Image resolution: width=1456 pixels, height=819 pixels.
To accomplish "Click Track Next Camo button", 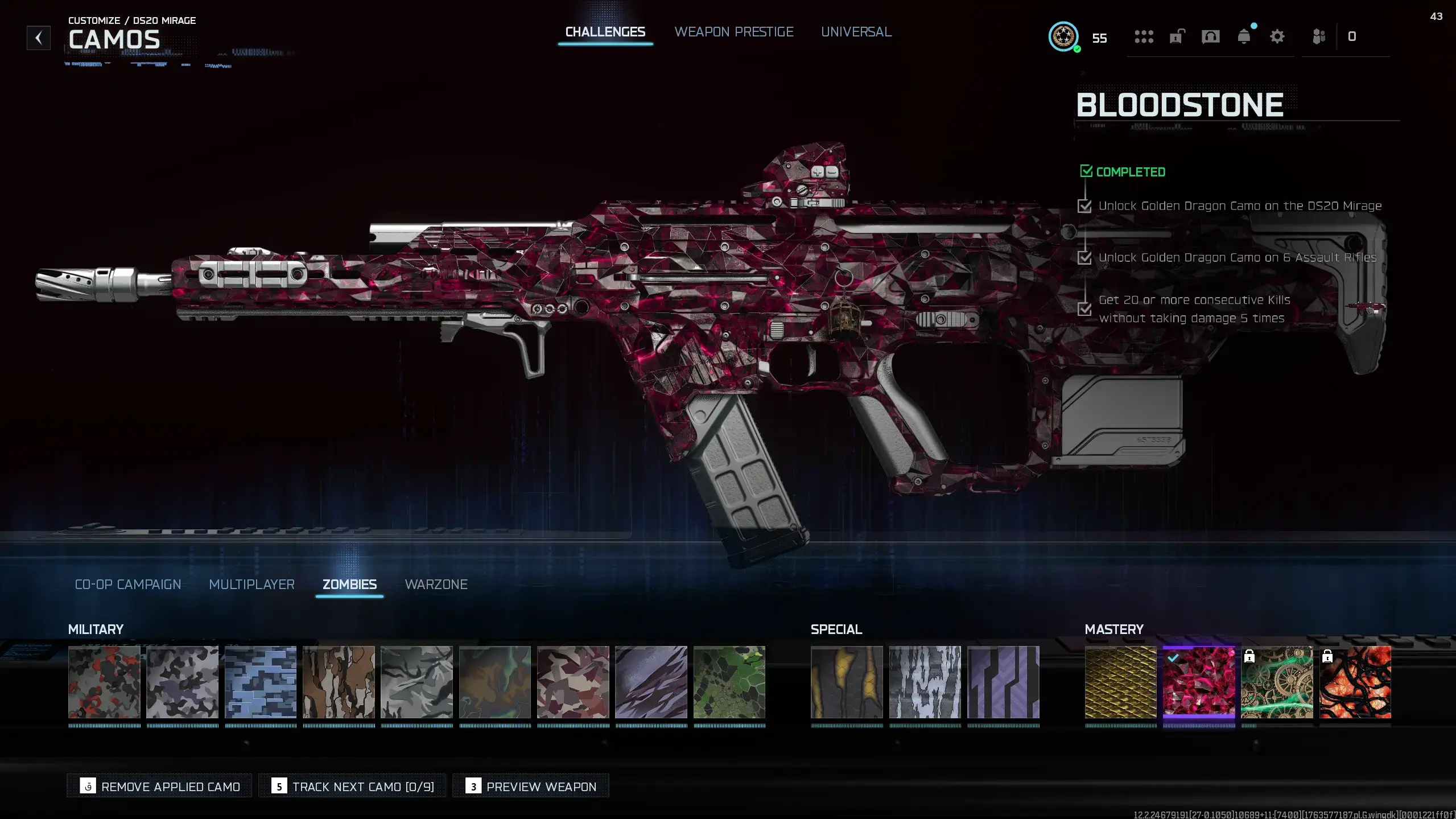I will pos(352,786).
